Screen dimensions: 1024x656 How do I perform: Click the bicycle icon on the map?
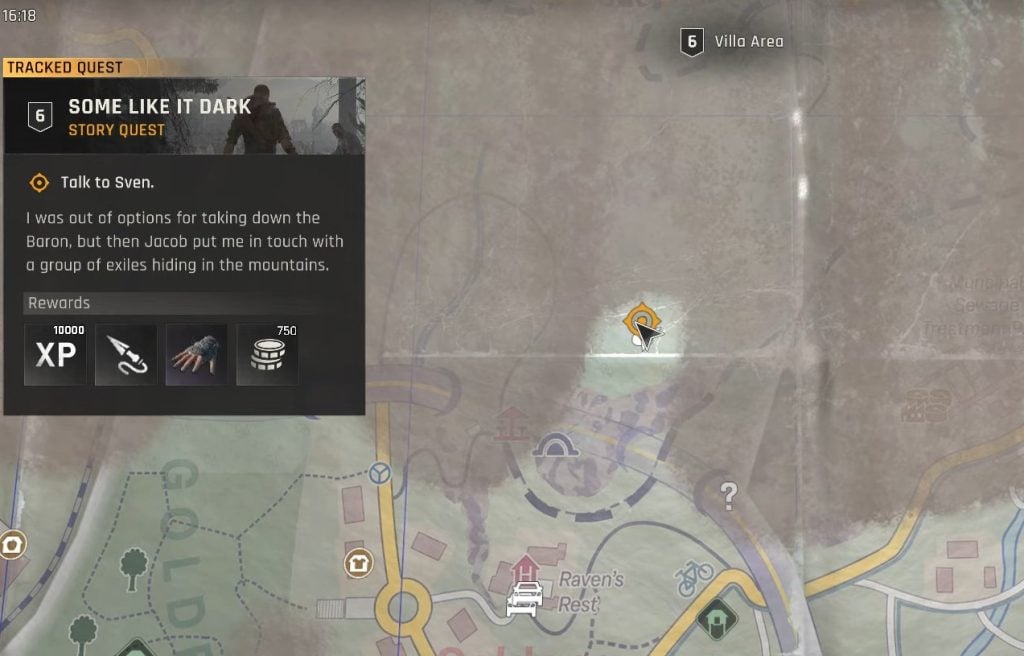coord(692,577)
